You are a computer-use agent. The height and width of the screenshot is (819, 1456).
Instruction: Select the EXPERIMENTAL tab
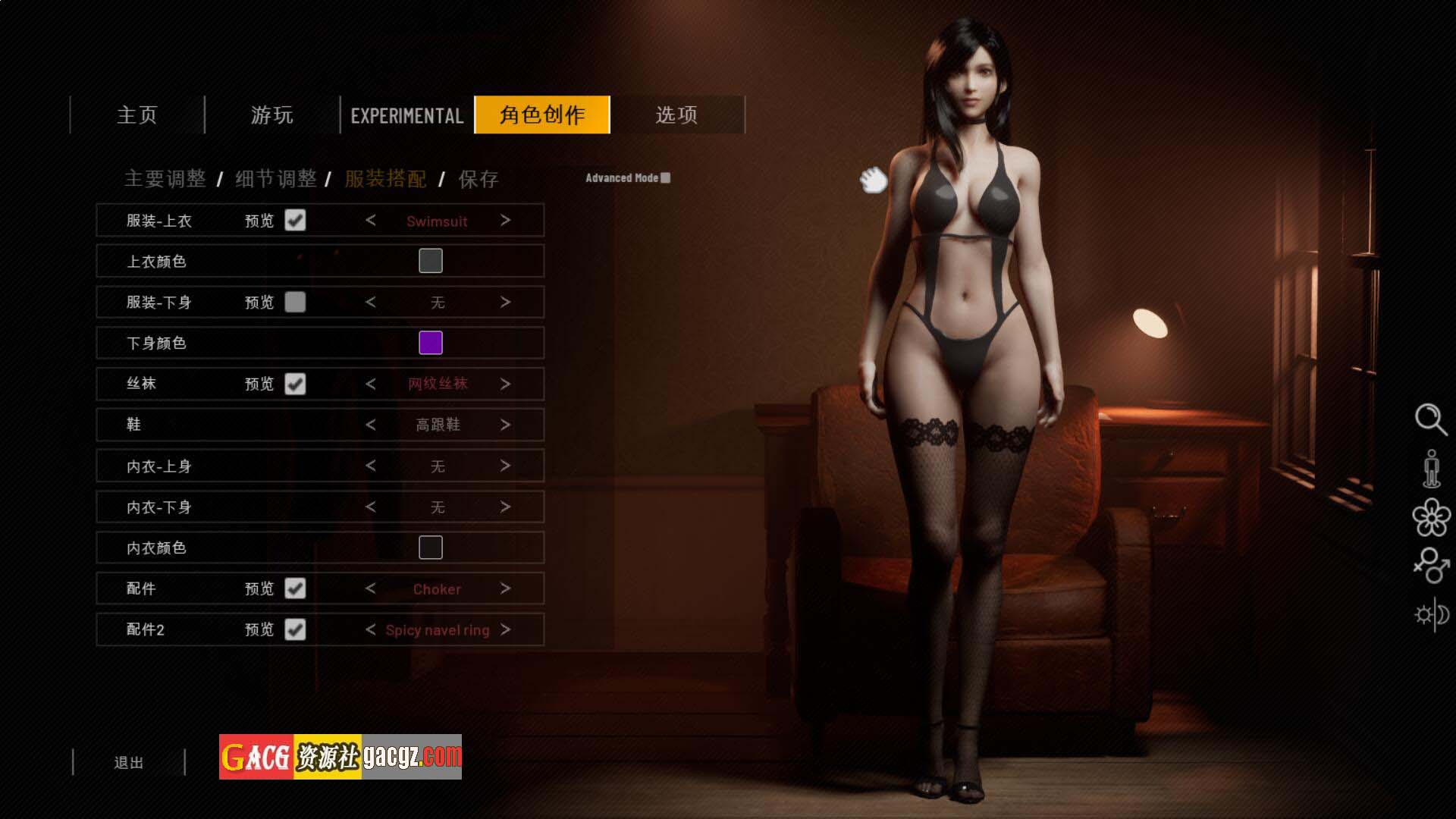click(x=407, y=115)
